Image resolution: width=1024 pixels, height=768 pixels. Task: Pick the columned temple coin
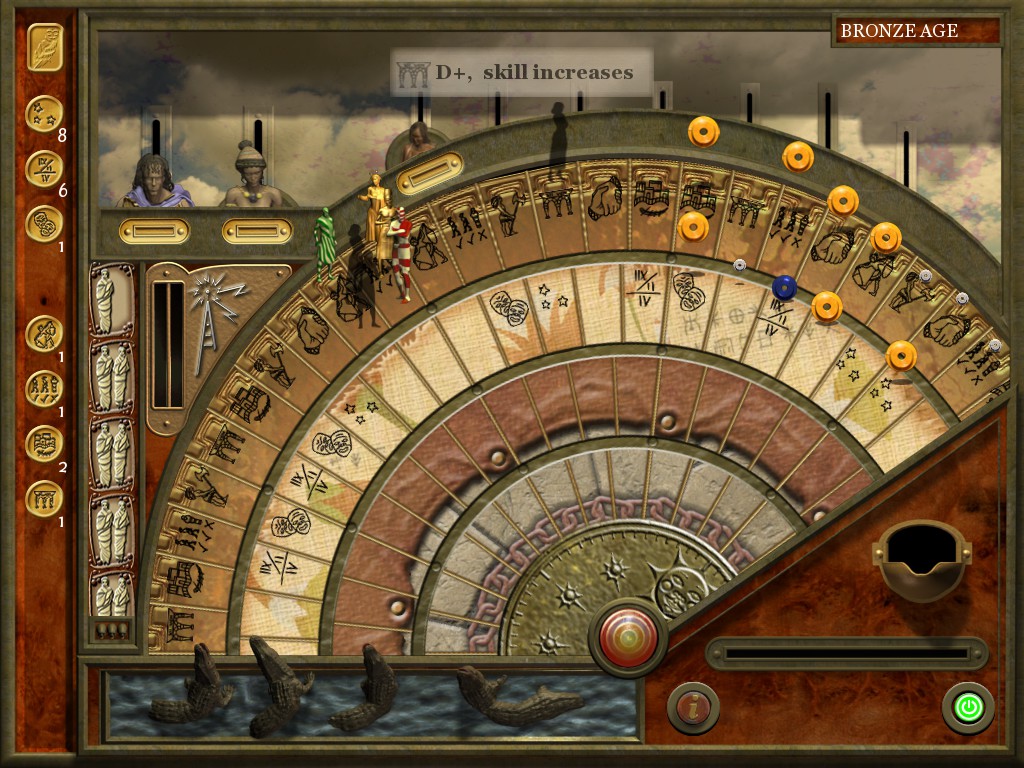[44, 497]
